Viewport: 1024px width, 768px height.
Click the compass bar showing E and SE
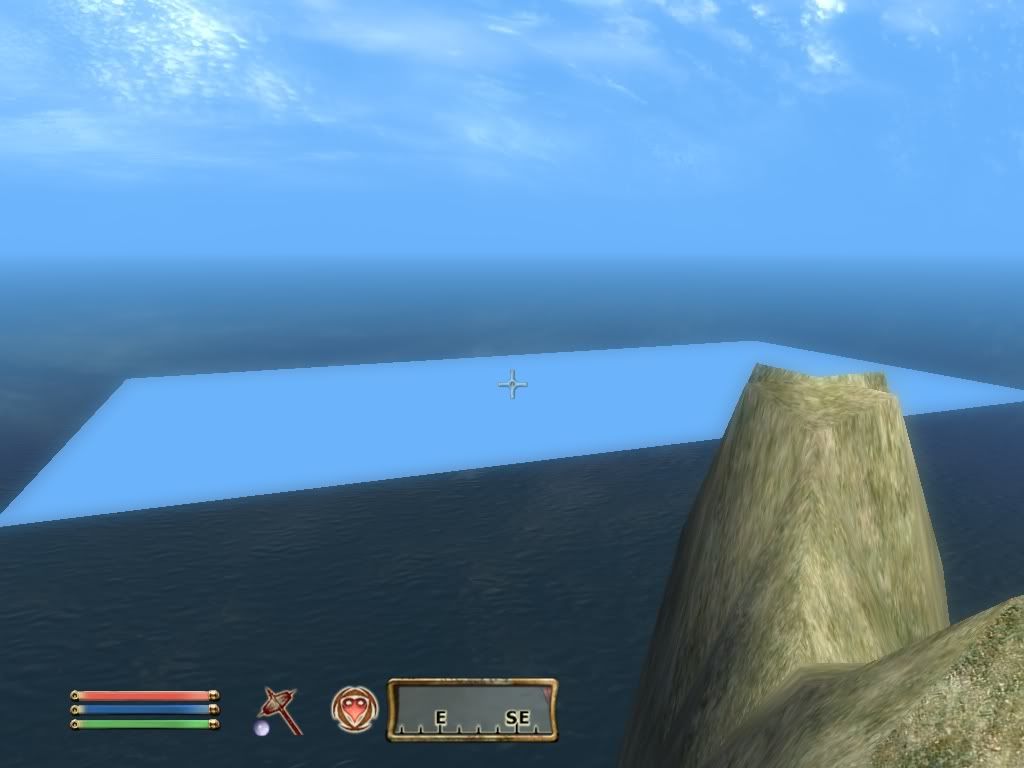pos(472,710)
